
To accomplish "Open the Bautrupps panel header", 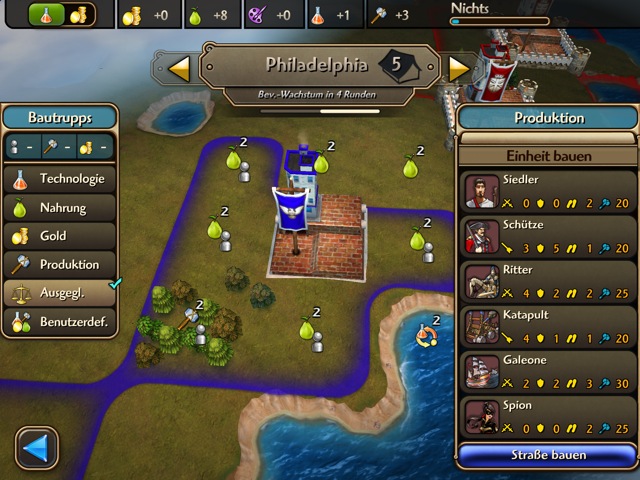I will coord(59,117).
